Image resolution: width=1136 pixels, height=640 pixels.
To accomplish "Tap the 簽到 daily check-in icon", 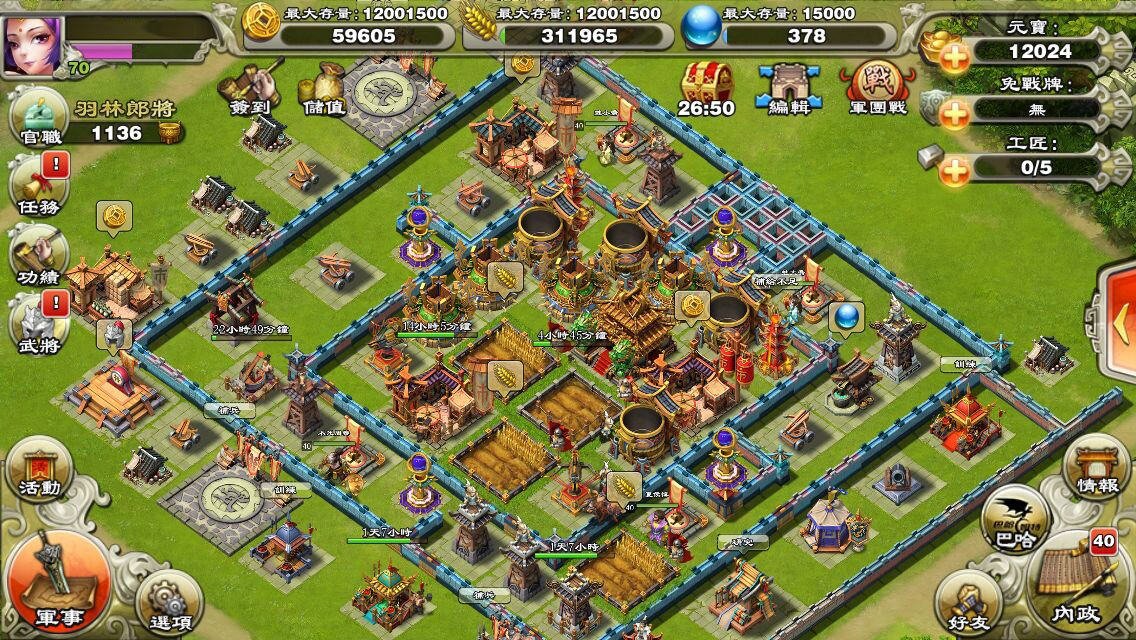I will [x=252, y=88].
